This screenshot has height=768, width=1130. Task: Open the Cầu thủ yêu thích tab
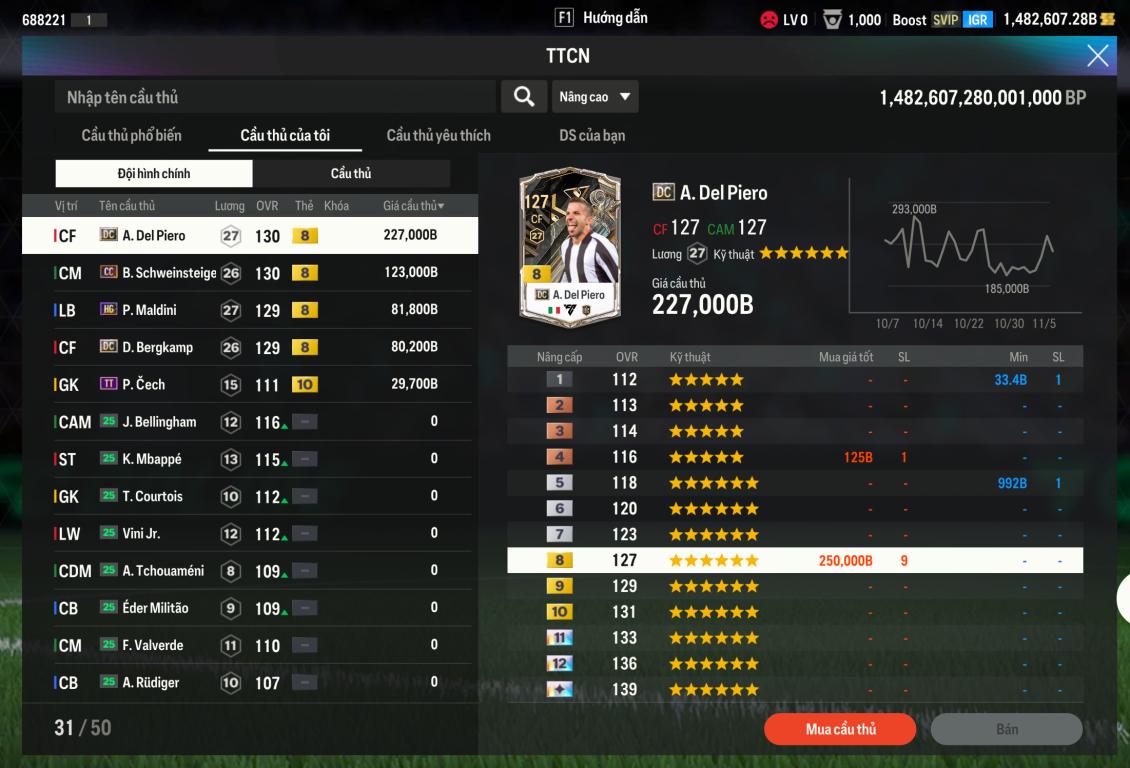(438, 135)
